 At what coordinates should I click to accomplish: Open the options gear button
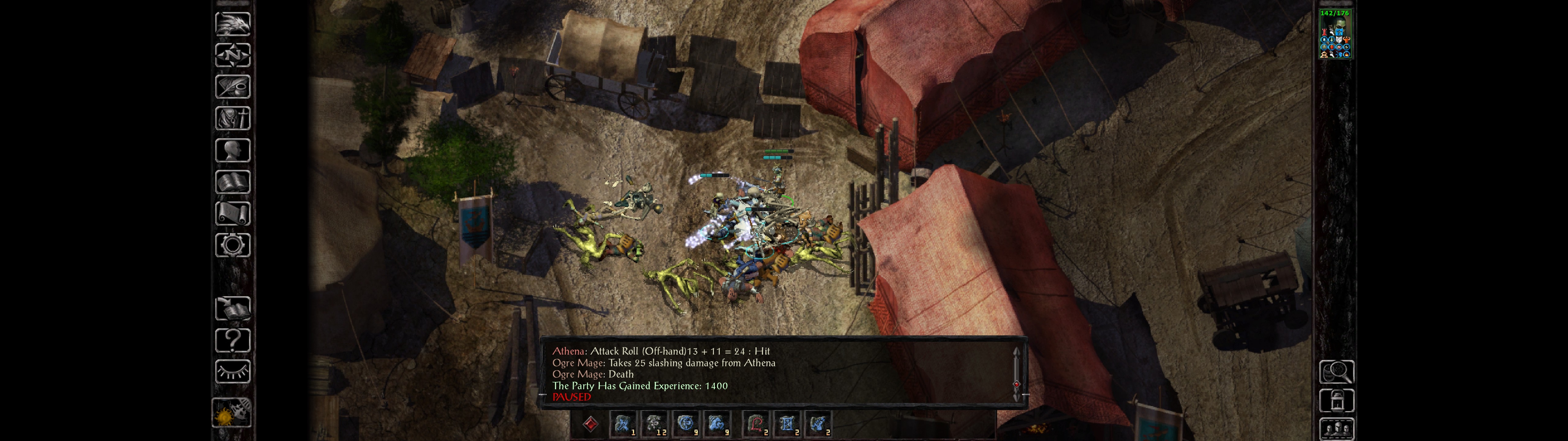coord(232,245)
